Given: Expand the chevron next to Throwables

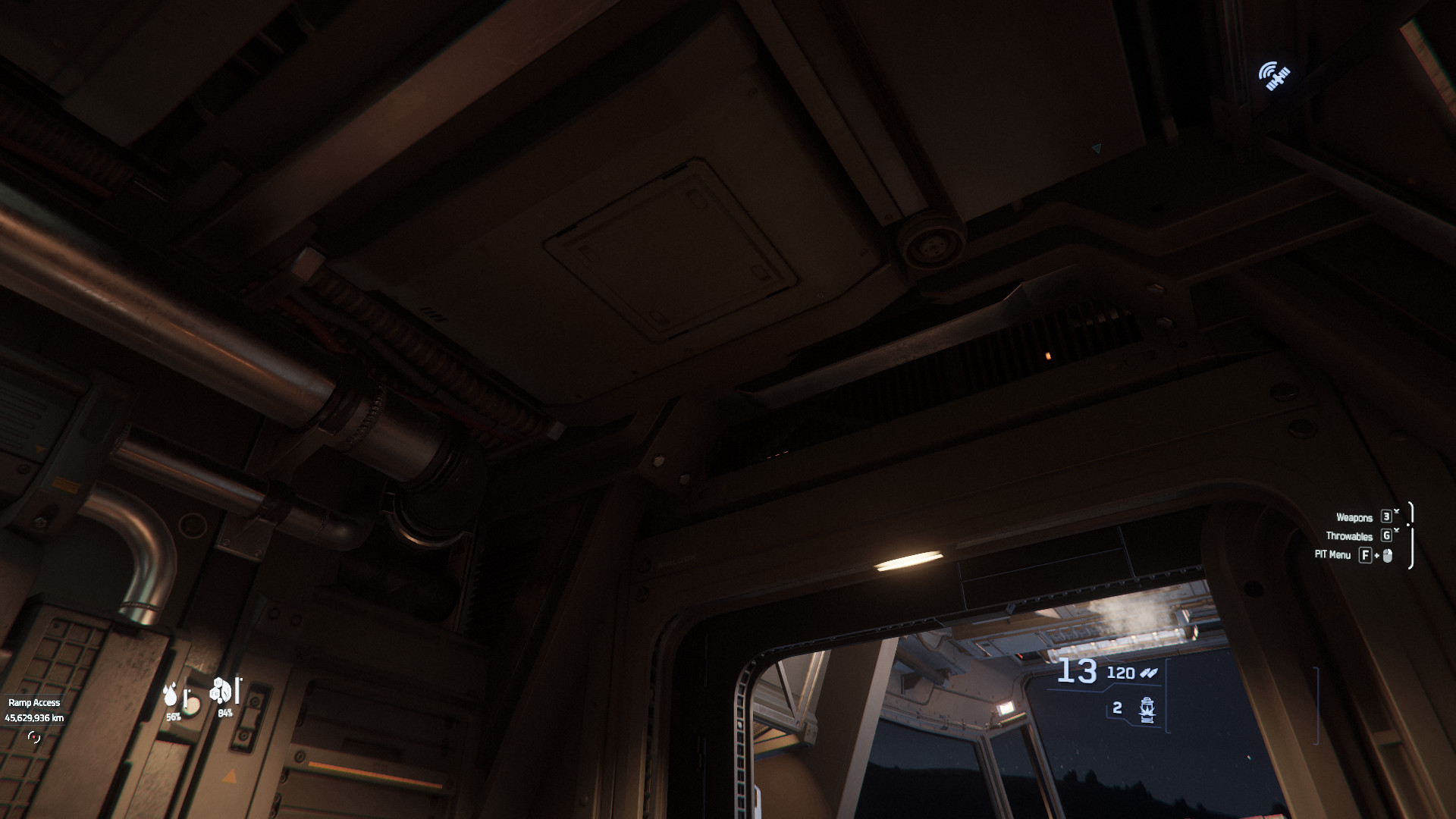Looking at the screenshot, I should (x=1397, y=531).
